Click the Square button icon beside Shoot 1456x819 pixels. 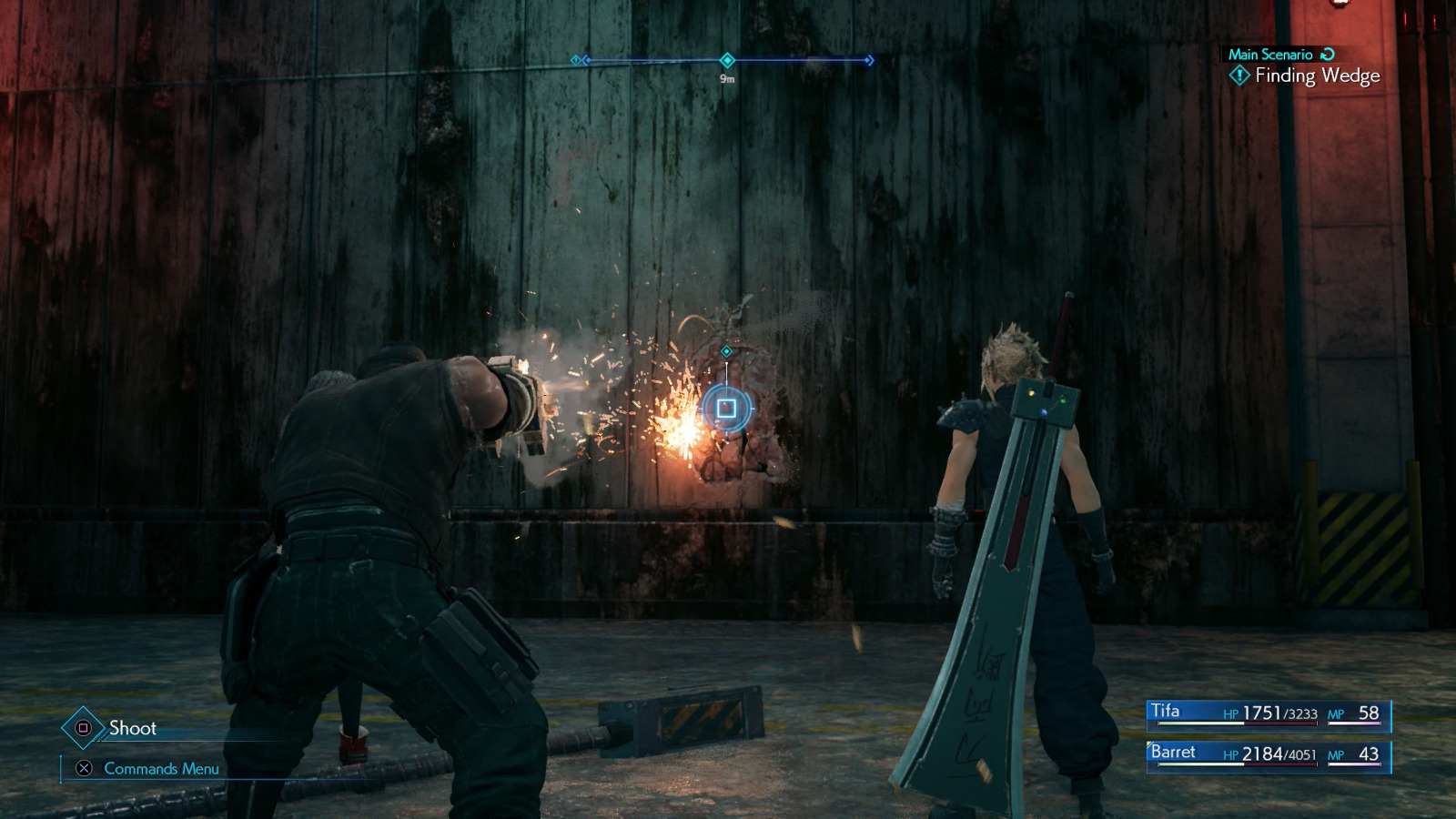(82, 727)
